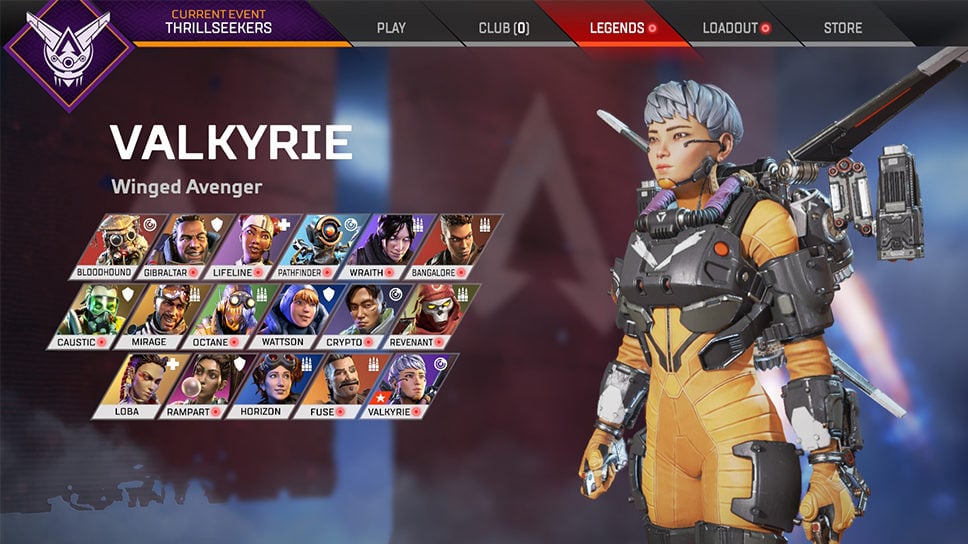Open the Club tab
Viewport: 968px width, 544px height.
click(x=503, y=27)
